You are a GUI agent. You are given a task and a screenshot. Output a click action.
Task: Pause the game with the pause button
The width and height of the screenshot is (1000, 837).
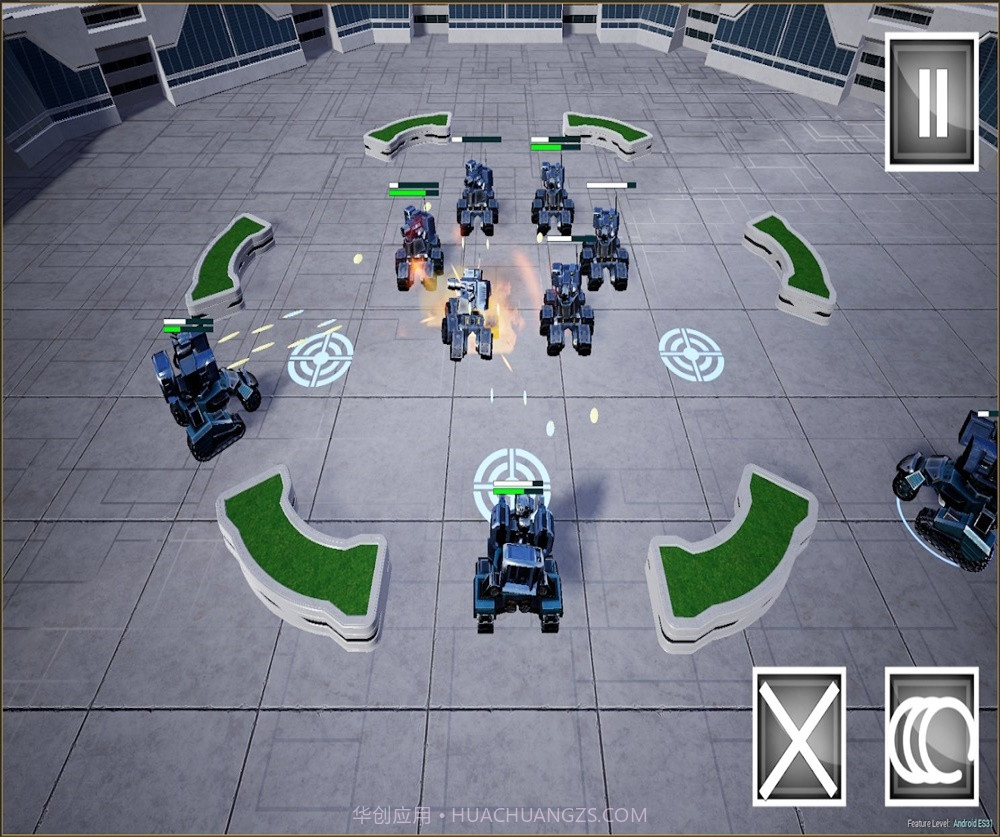pos(931,101)
